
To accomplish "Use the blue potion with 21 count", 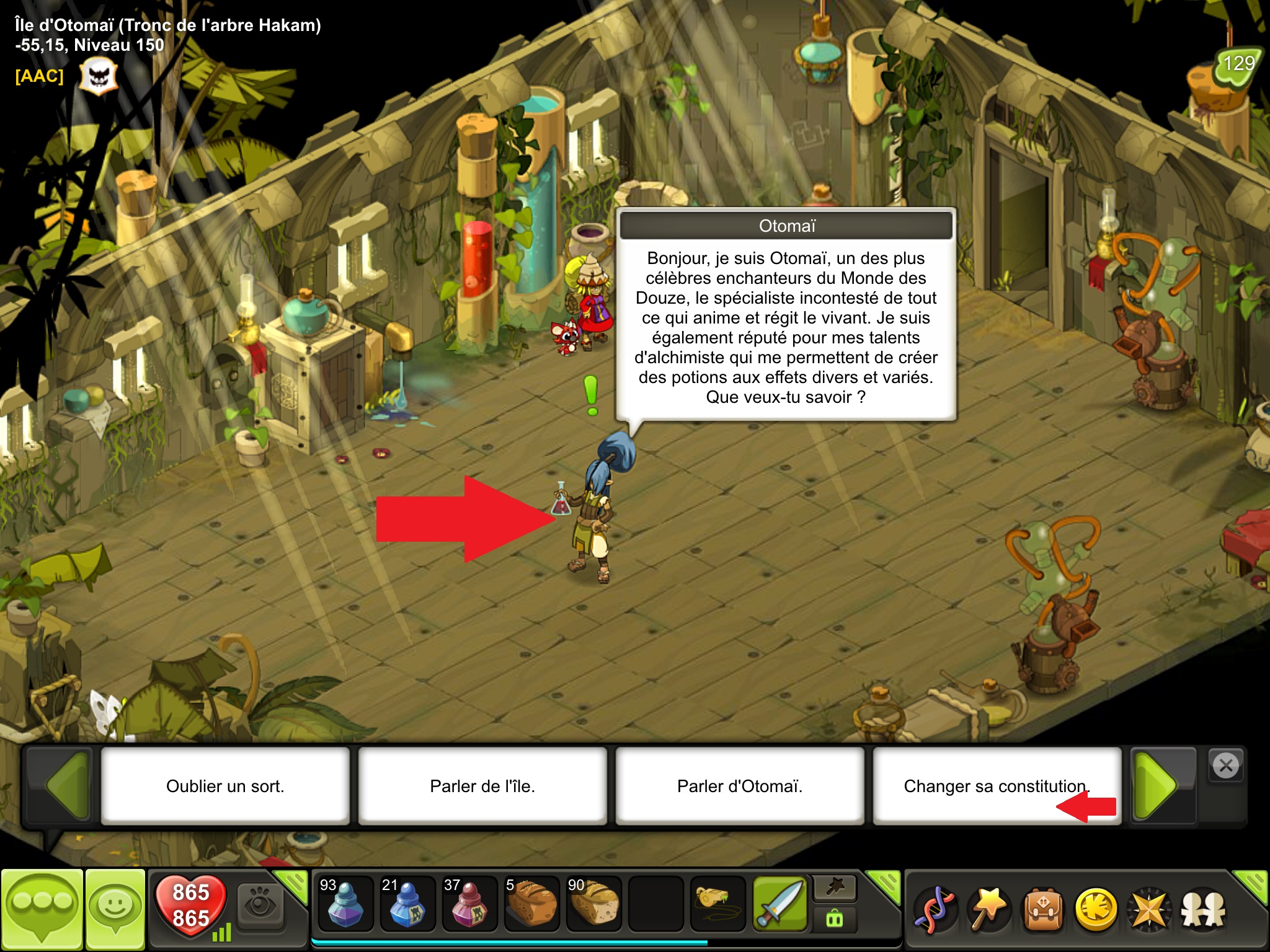I will click(407, 904).
